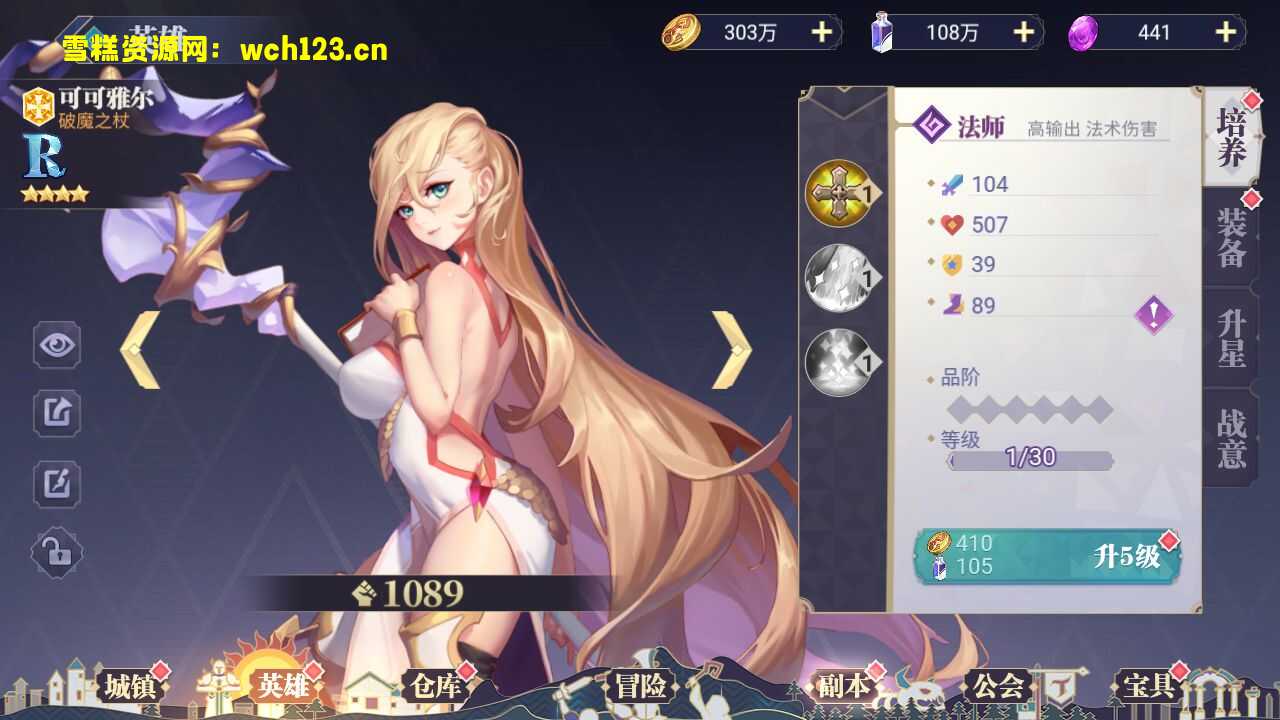Click the left arrow to view previous hero

point(140,349)
